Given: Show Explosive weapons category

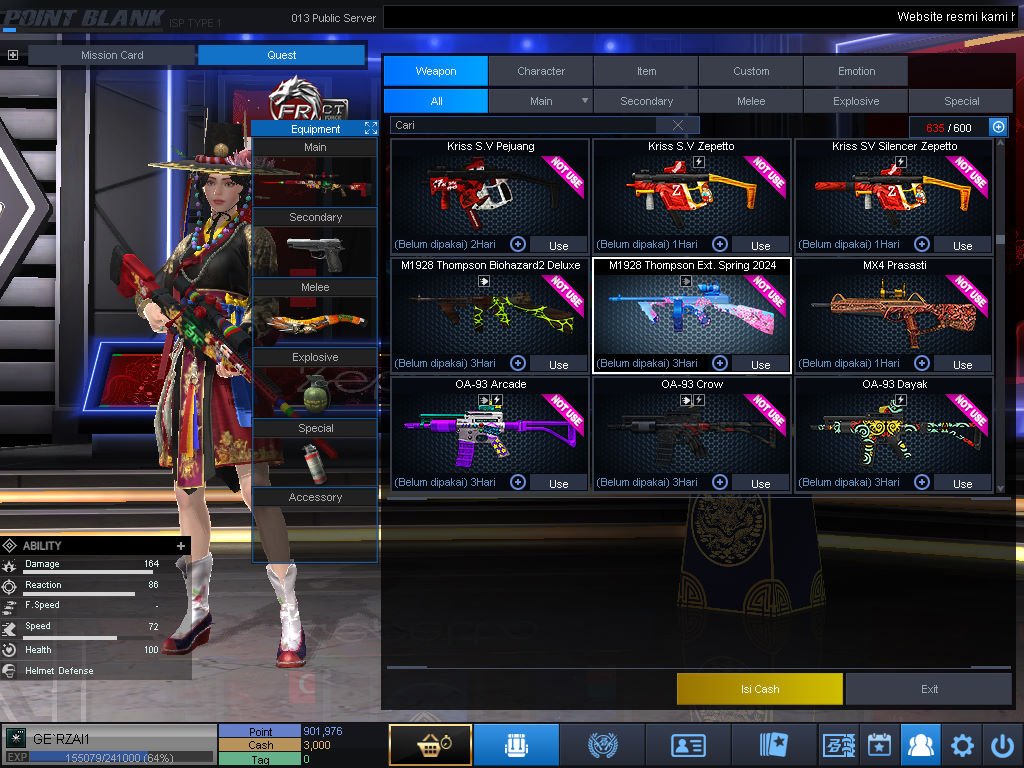Looking at the screenshot, I should pos(856,101).
